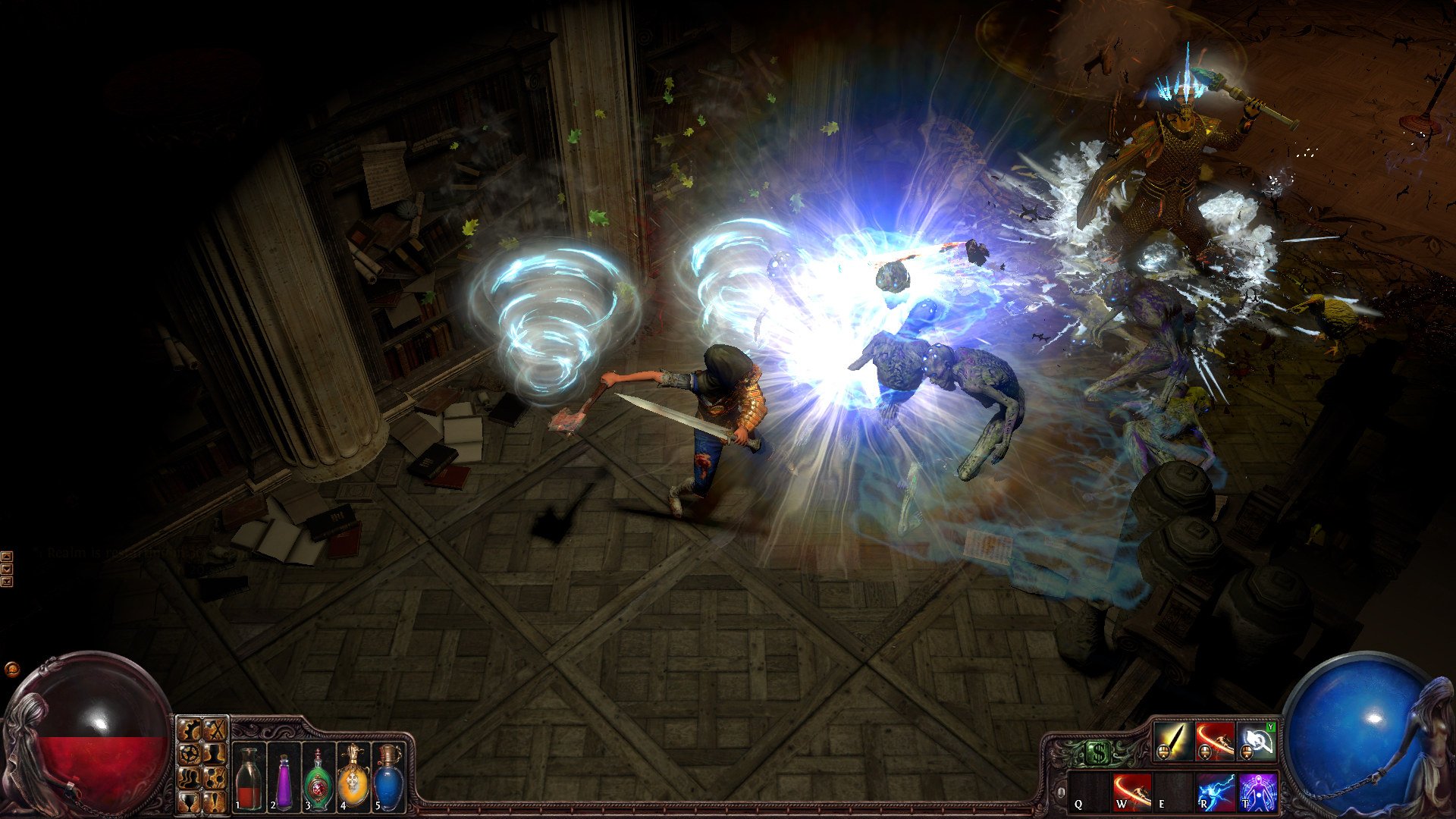
Task: Click the jump-to-latest chat arrow
Action: pos(7,582)
